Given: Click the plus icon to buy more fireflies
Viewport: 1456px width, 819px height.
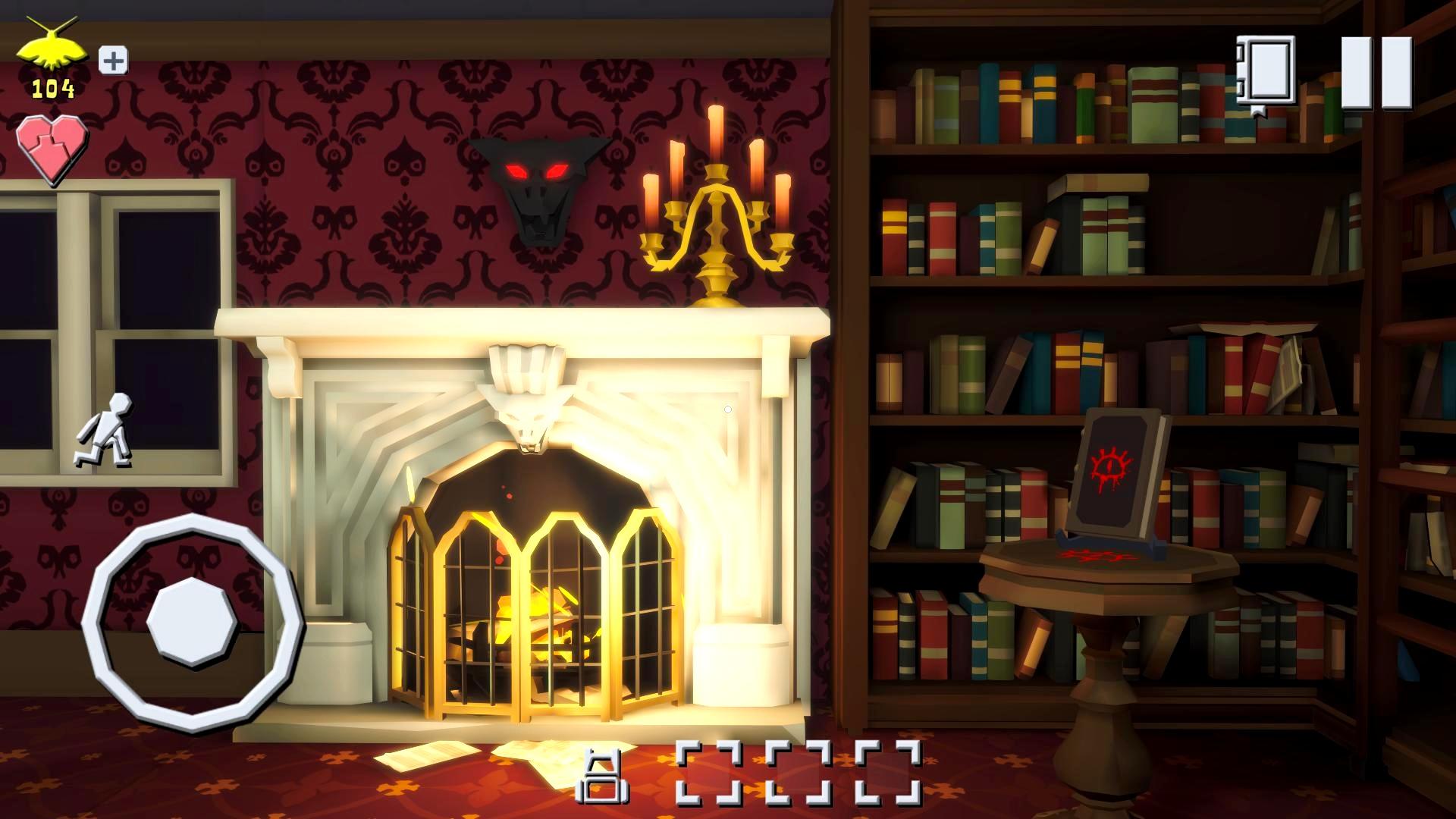Looking at the screenshot, I should pos(112,61).
